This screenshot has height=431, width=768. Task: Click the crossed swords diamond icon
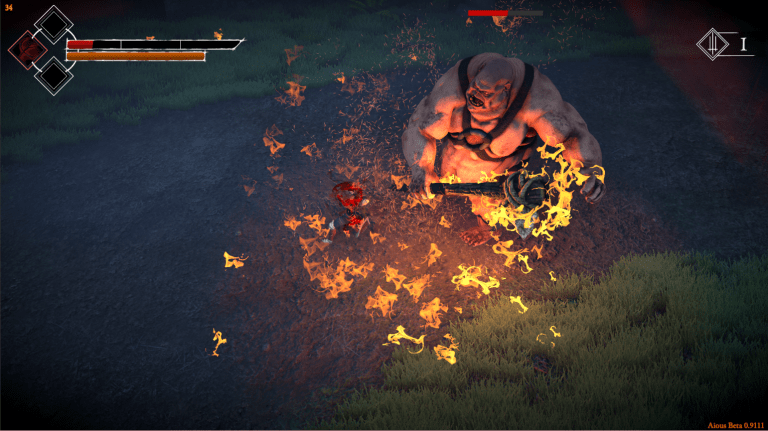713,44
